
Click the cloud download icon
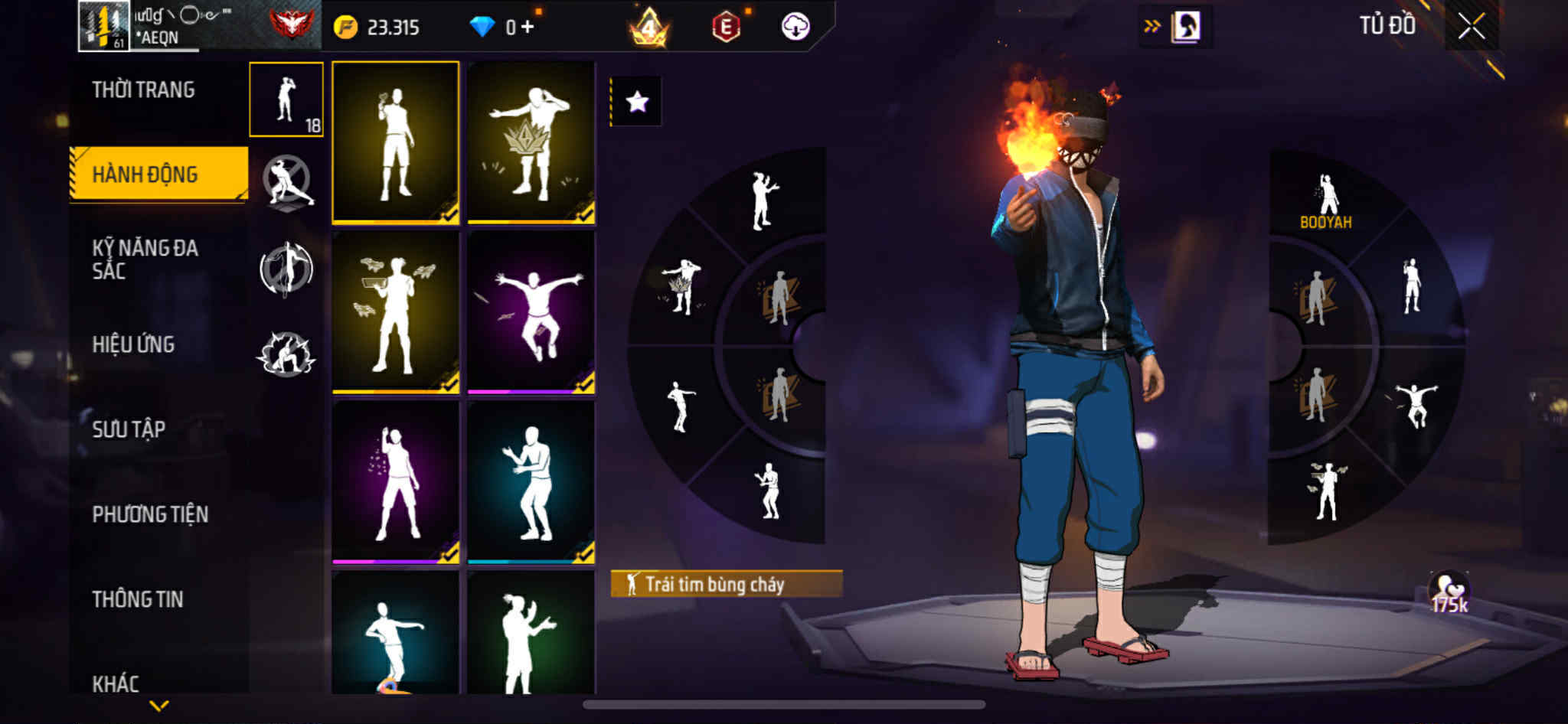[x=795, y=28]
